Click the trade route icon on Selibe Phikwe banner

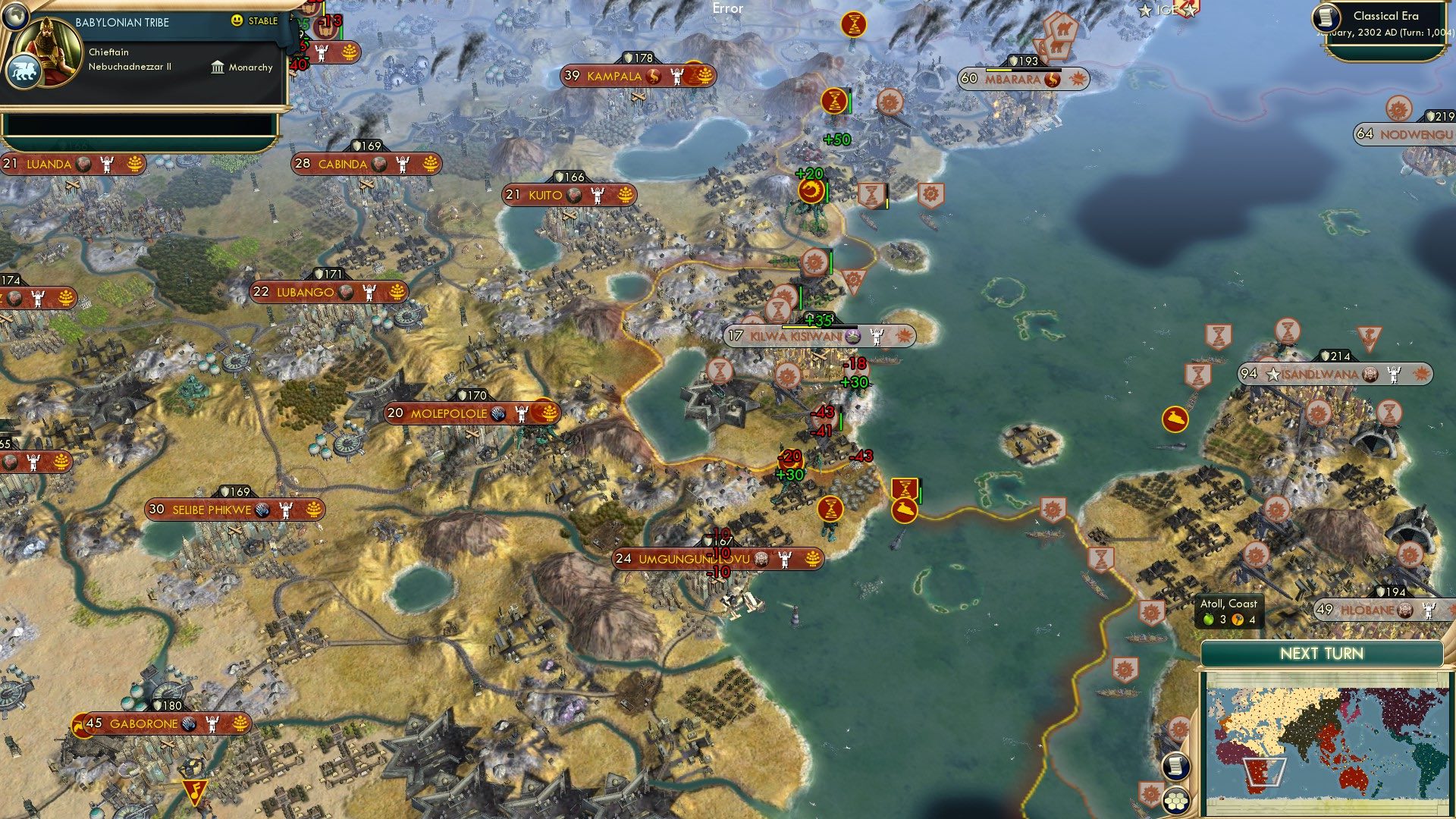(x=263, y=510)
